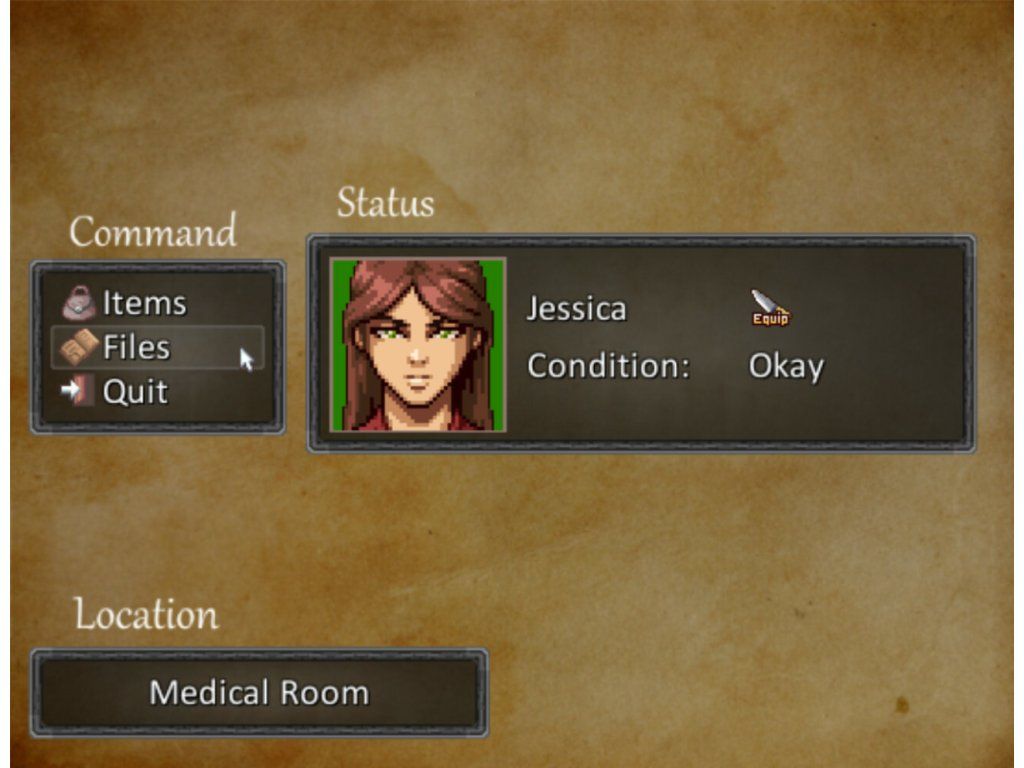This screenshot has width=1024, height=768.
Task: Choose Quit from the Command menu
Action: click(134, 391)
